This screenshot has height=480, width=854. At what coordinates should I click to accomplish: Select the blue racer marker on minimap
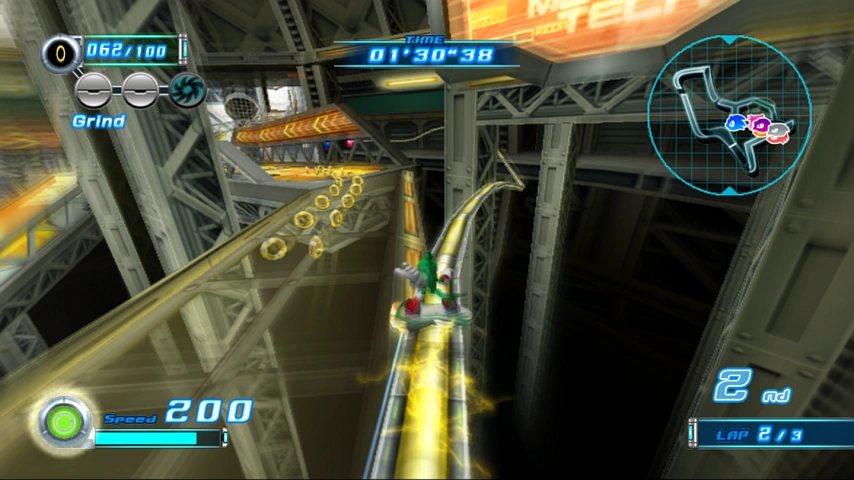[736, 122]
